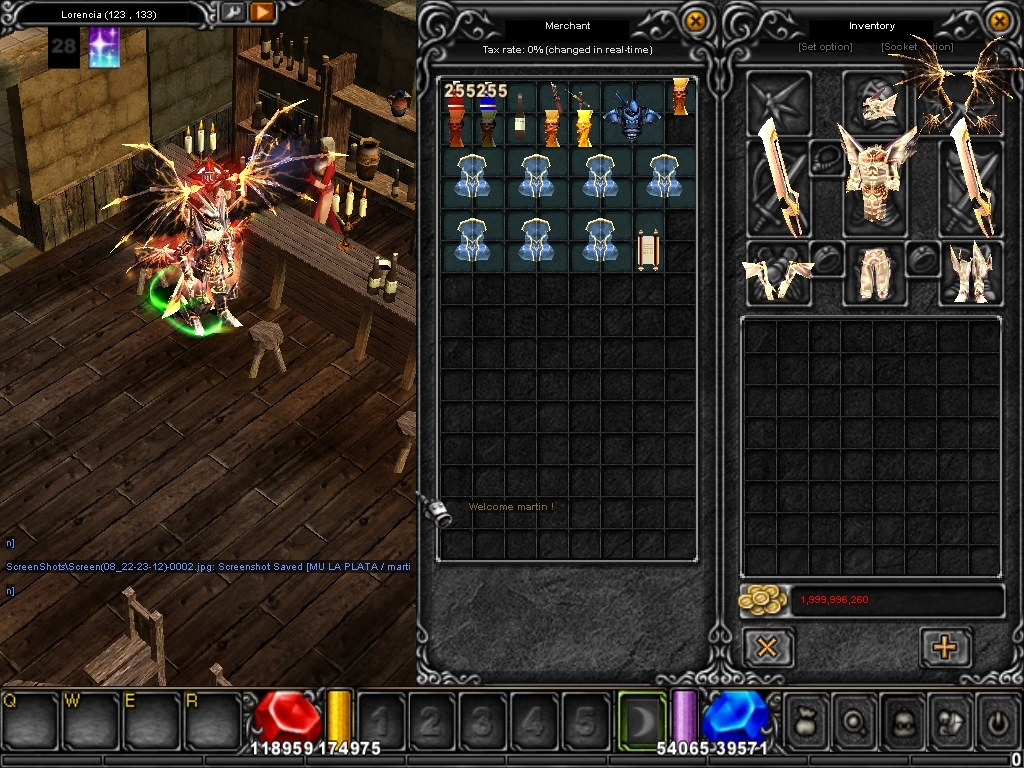This screenshot has height=768, width=1024.
Task: Click the equipped gloves slot
Action: pyautogui.click(x=777, y=274)
